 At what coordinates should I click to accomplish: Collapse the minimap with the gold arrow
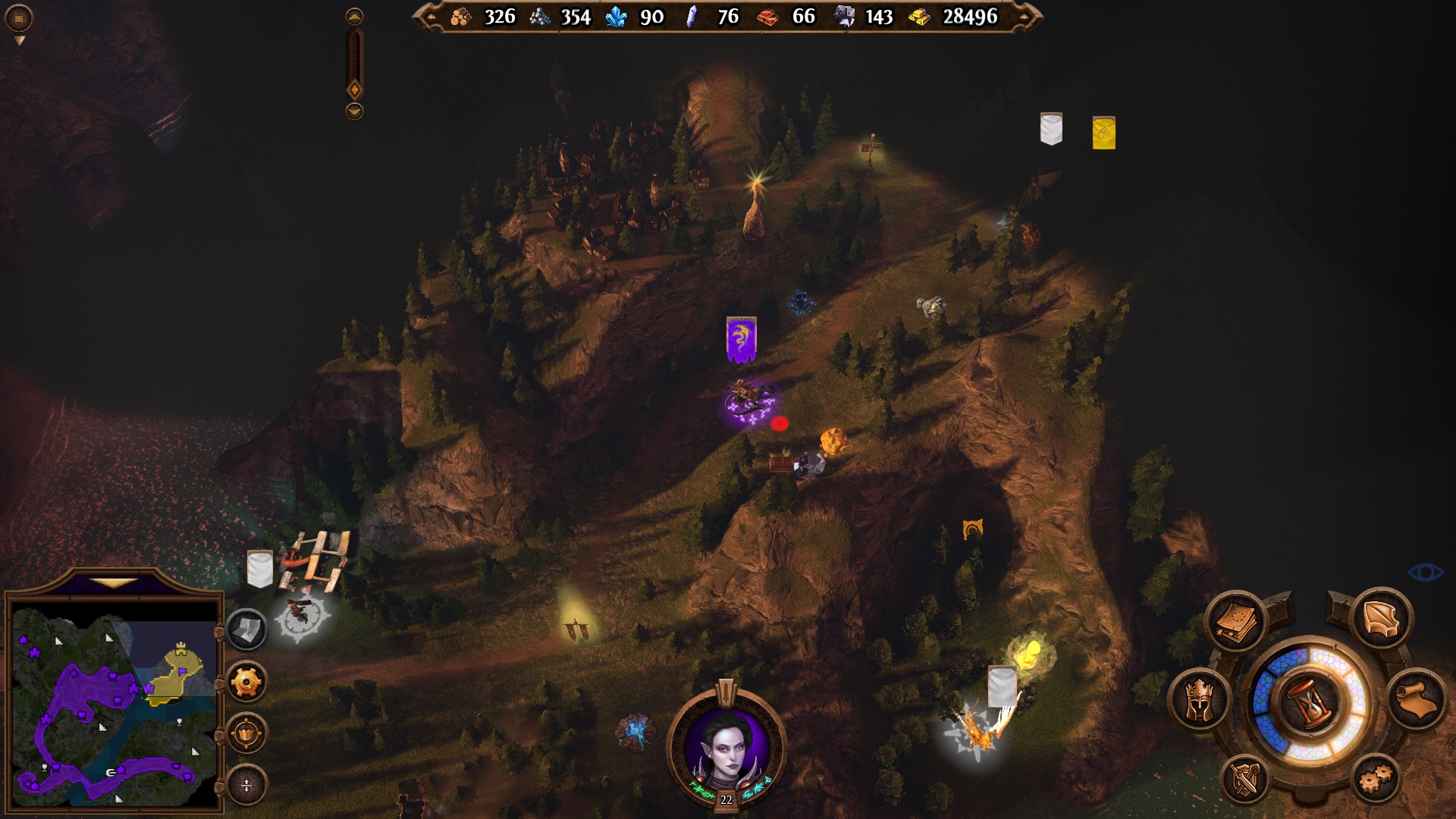point(114,582)
